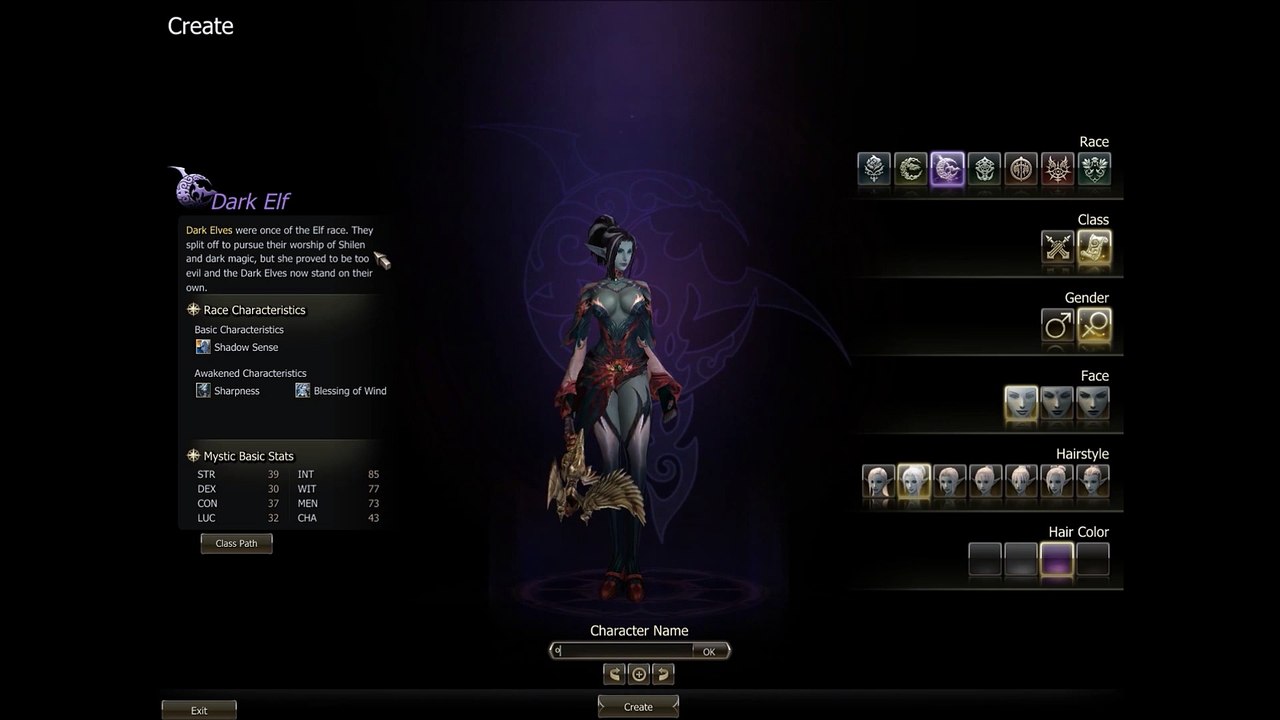
Task: Select the female gender icon
Action: coord(1094,324)
